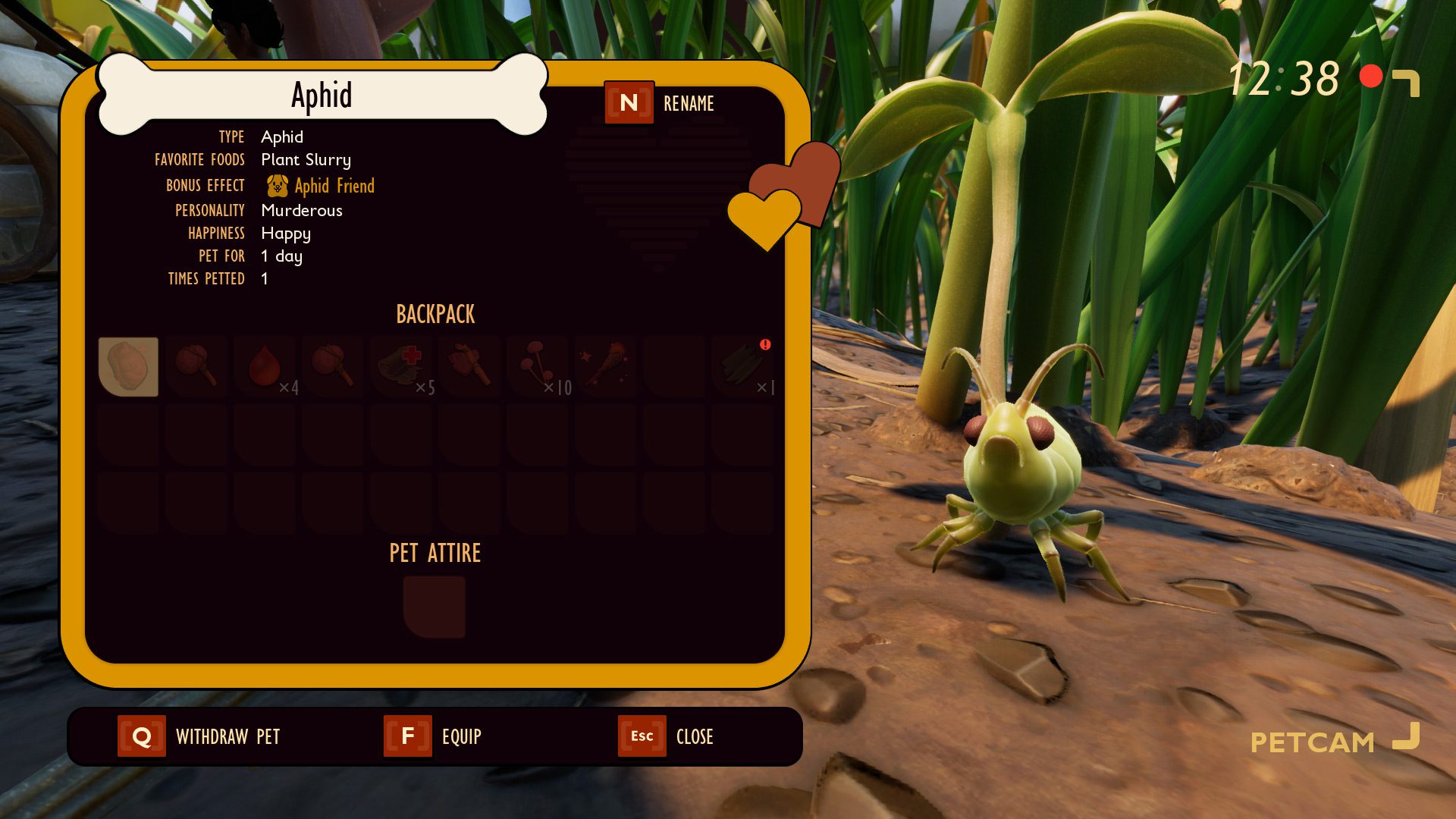Click the dog icon beside Aphid Friend
The width and height of the screenshot is (1456, 819).
click(276, 185)
